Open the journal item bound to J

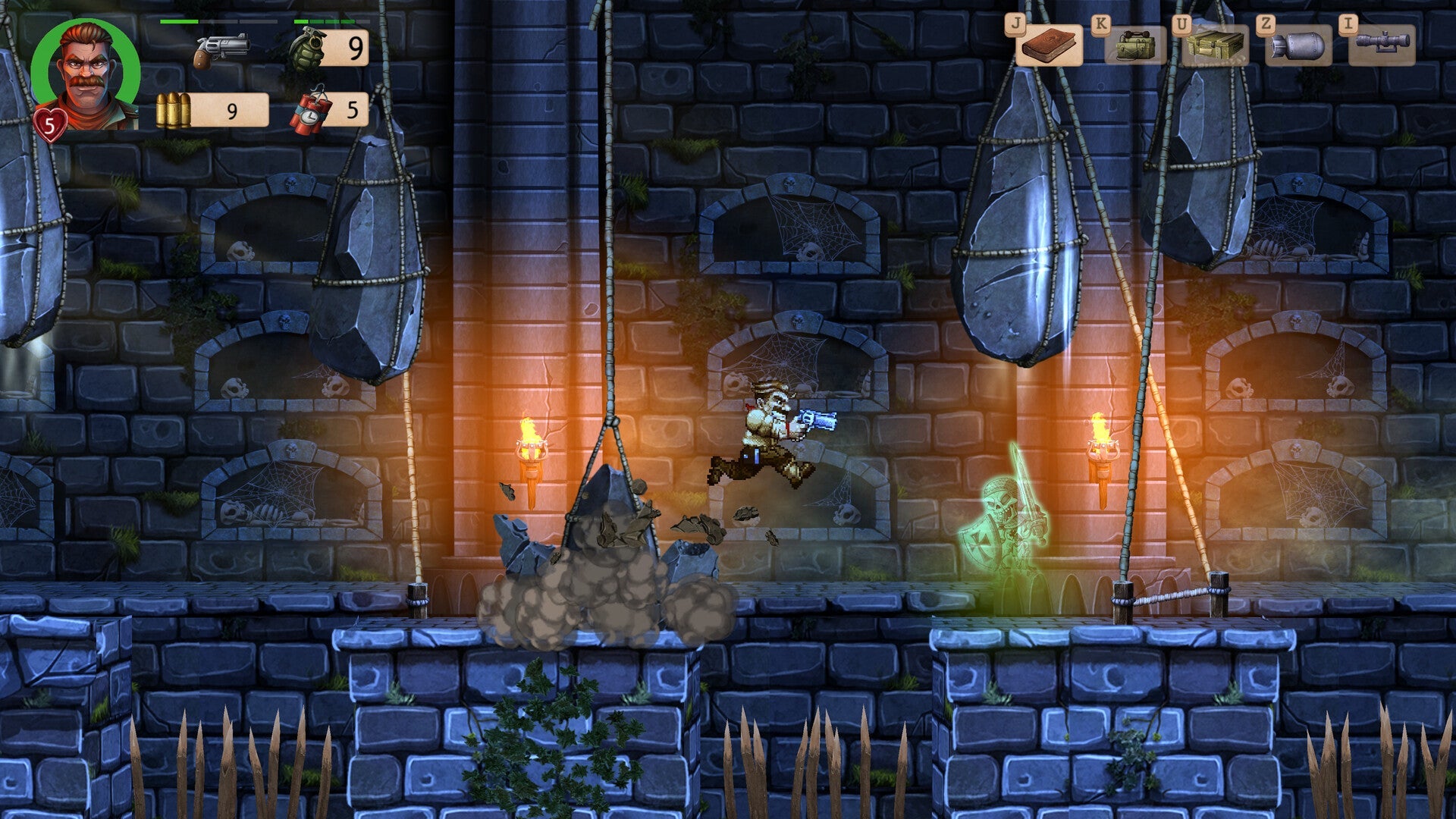point(1049,47)
